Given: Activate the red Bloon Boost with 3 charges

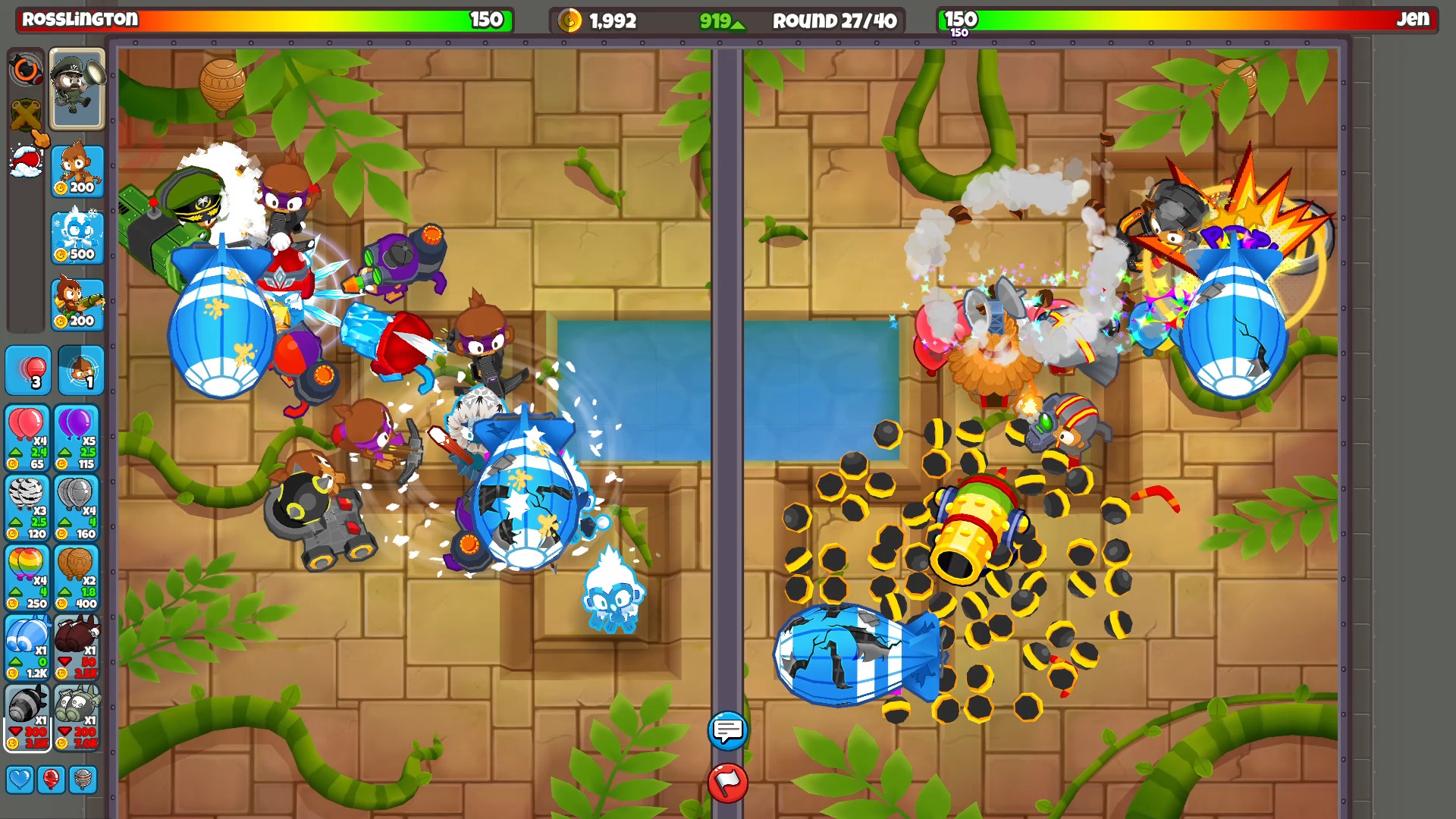Looking at the screenshot, I should [x=28, y=372].
